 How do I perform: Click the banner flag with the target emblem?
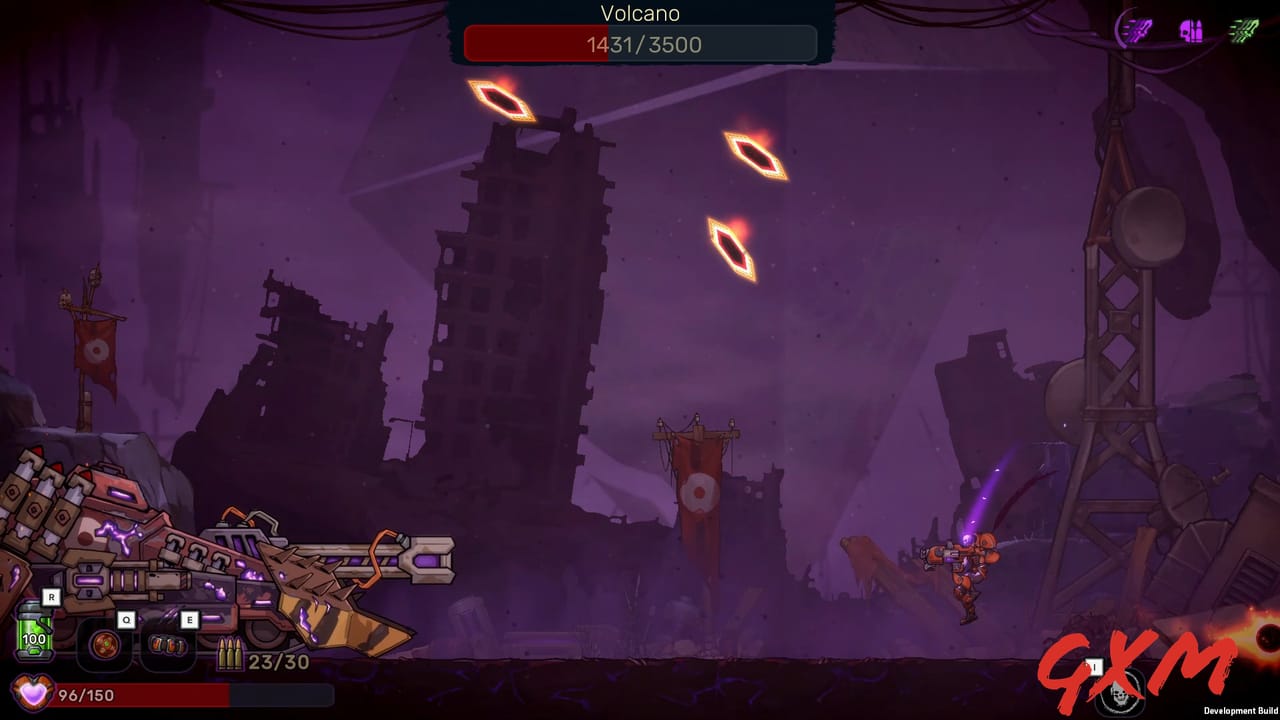pos(700,490)
